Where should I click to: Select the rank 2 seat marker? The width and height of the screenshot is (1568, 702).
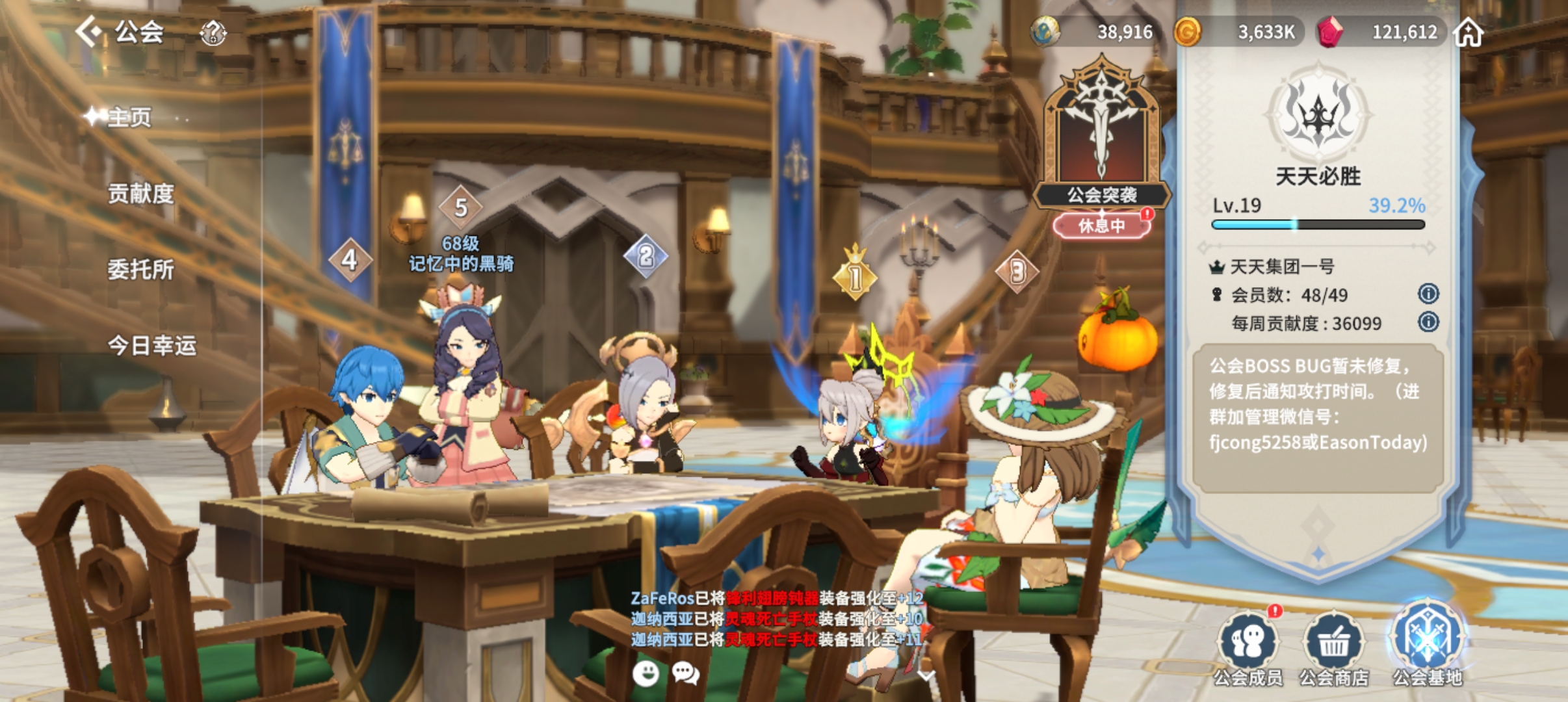pos(646,256)
